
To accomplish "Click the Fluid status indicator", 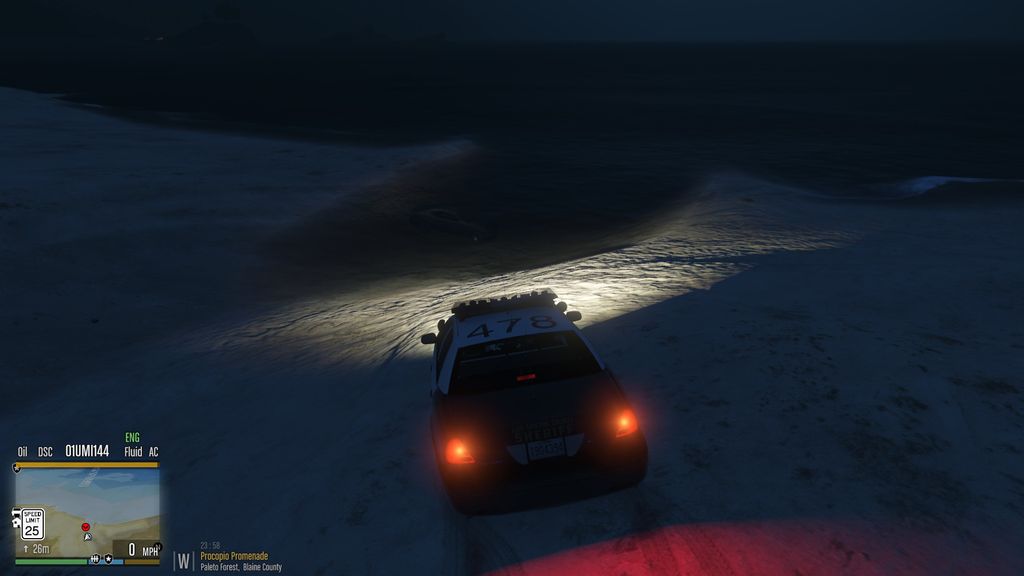I will (133, 452).
